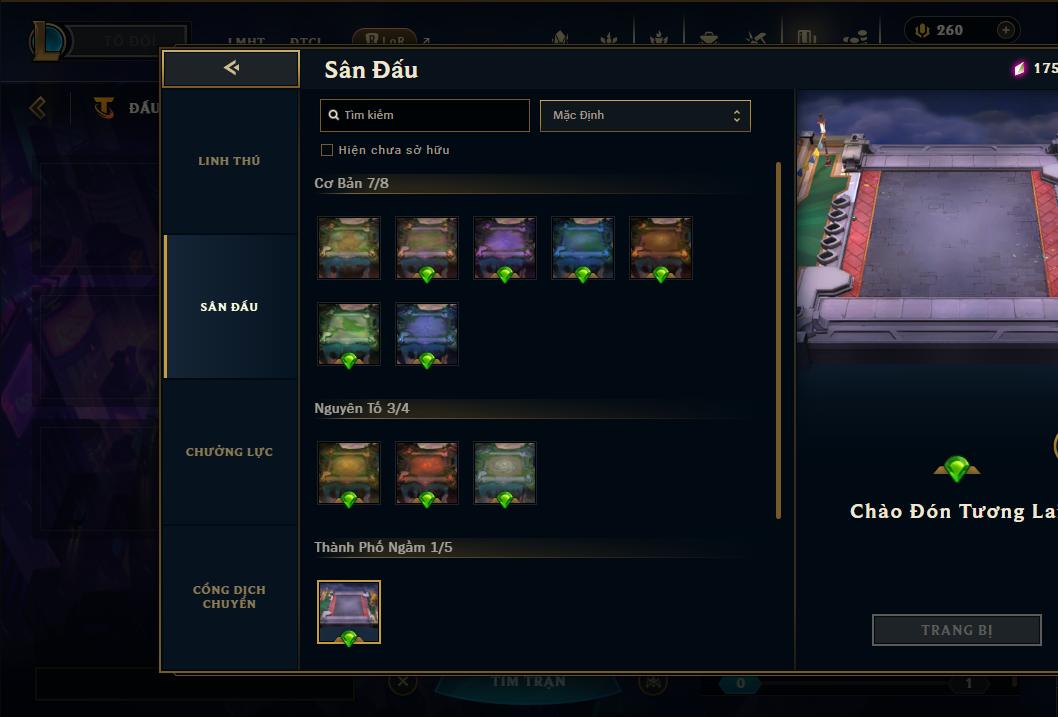Screen dimensions: 1058x717
Task: Click the plus button beside 260 currency
Action: click(1005, 30)
